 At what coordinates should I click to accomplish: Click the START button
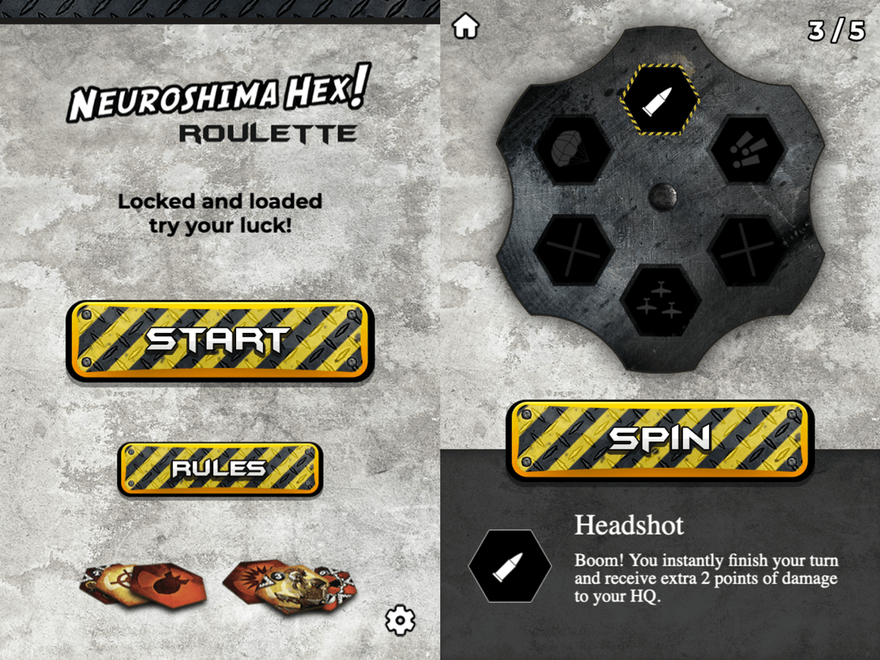pos(220,340)
